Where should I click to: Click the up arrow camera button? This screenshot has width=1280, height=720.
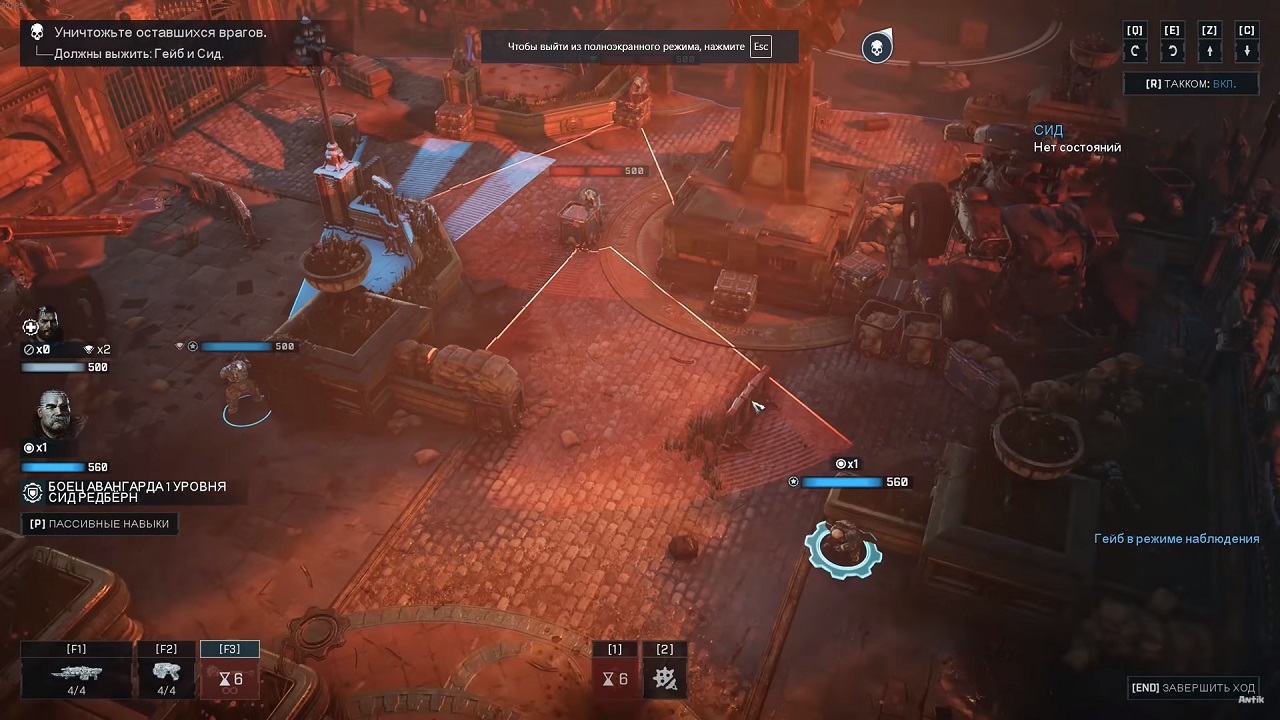pyautogui.click(x=1209, y=51)
